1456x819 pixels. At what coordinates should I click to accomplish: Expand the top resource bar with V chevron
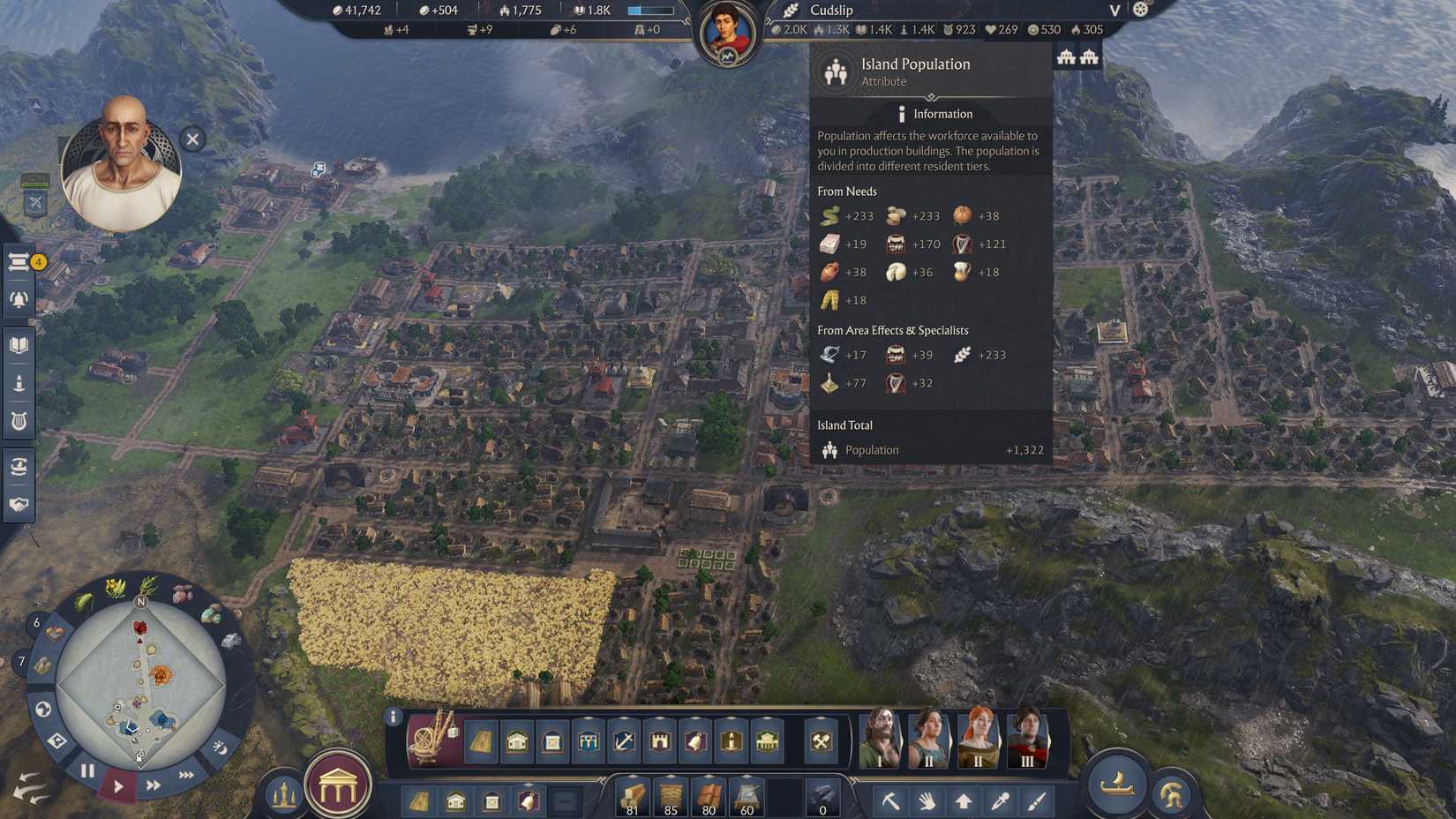(1114, 11)
